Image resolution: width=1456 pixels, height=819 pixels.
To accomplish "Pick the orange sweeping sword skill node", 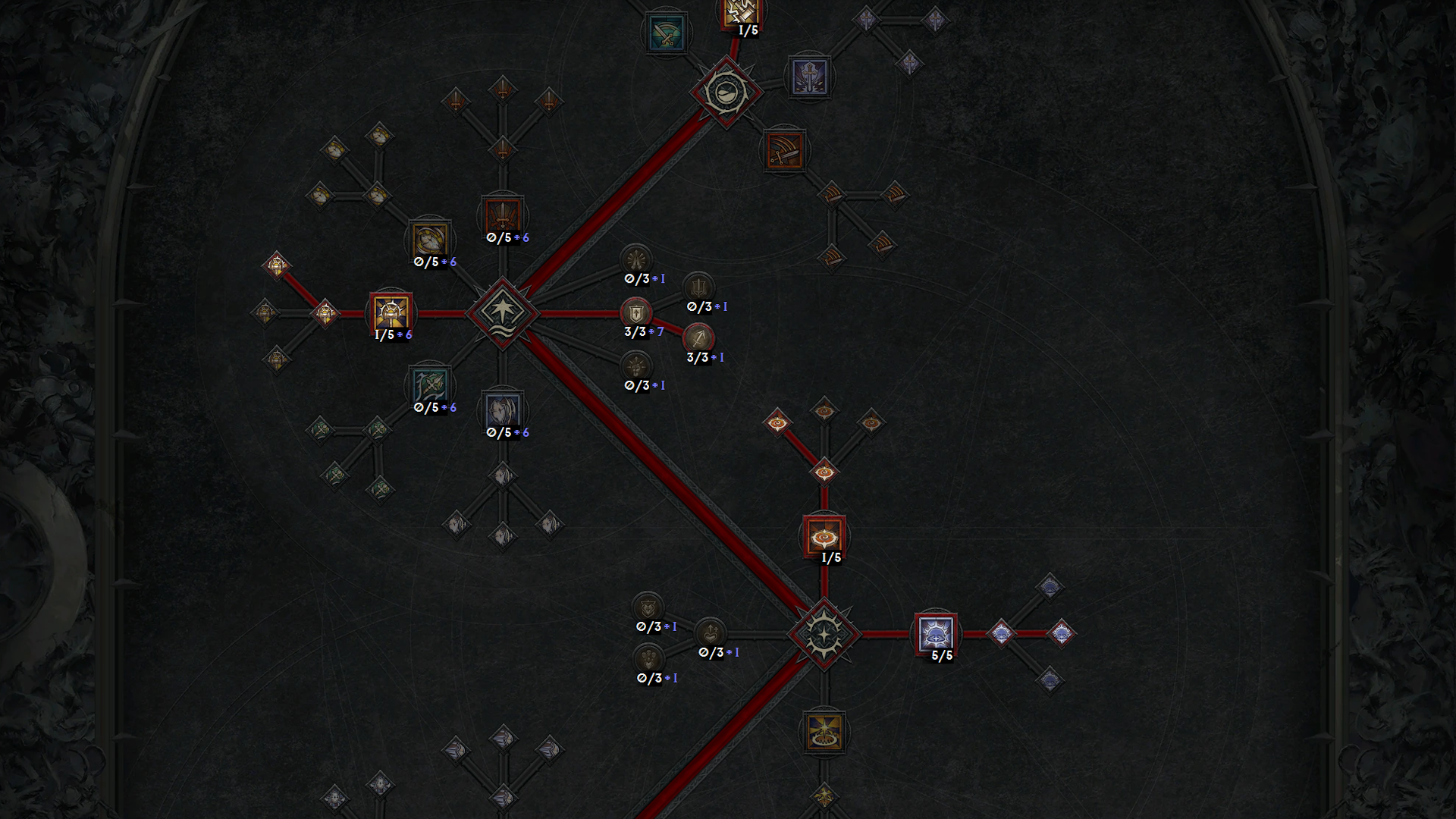I will point(784,149).
